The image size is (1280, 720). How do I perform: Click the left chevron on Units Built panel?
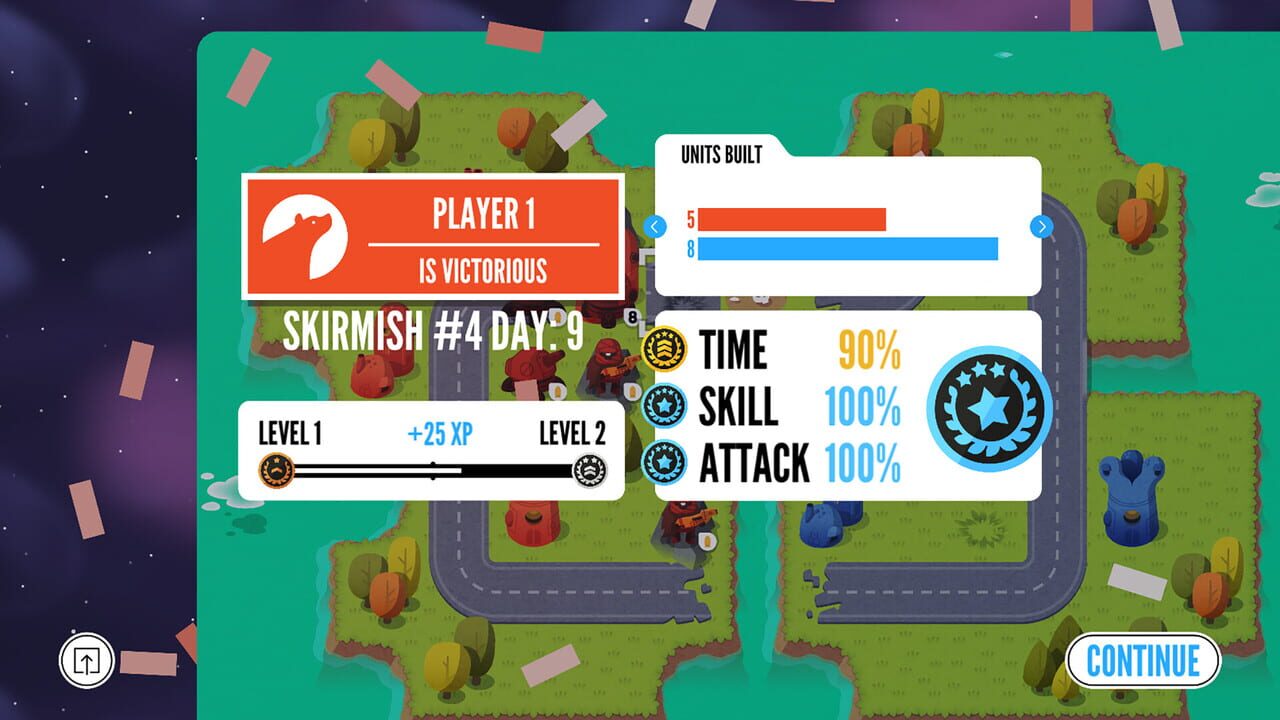click(655, 227)
